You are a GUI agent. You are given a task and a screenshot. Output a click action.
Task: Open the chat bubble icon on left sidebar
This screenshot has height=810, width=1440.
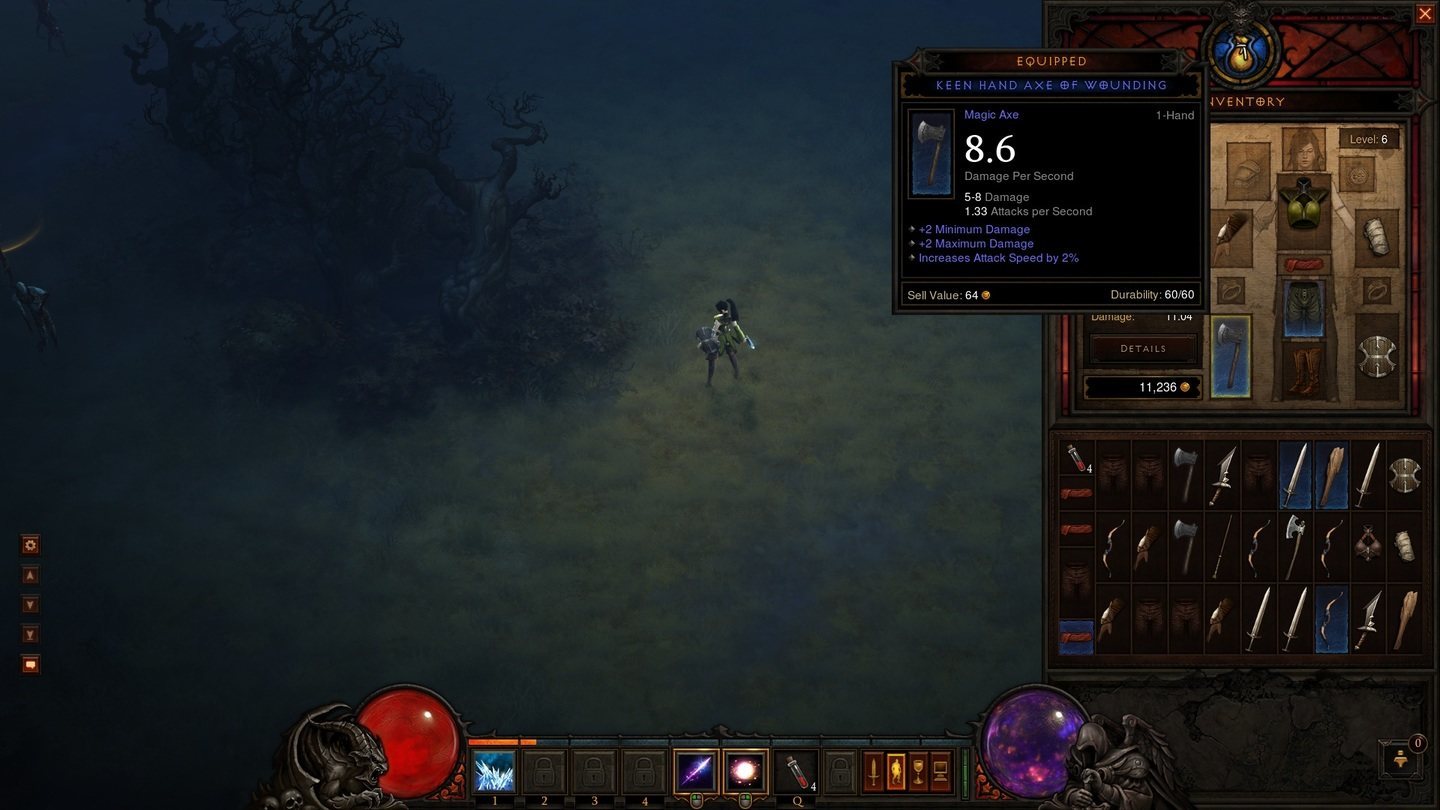[30, 664]
